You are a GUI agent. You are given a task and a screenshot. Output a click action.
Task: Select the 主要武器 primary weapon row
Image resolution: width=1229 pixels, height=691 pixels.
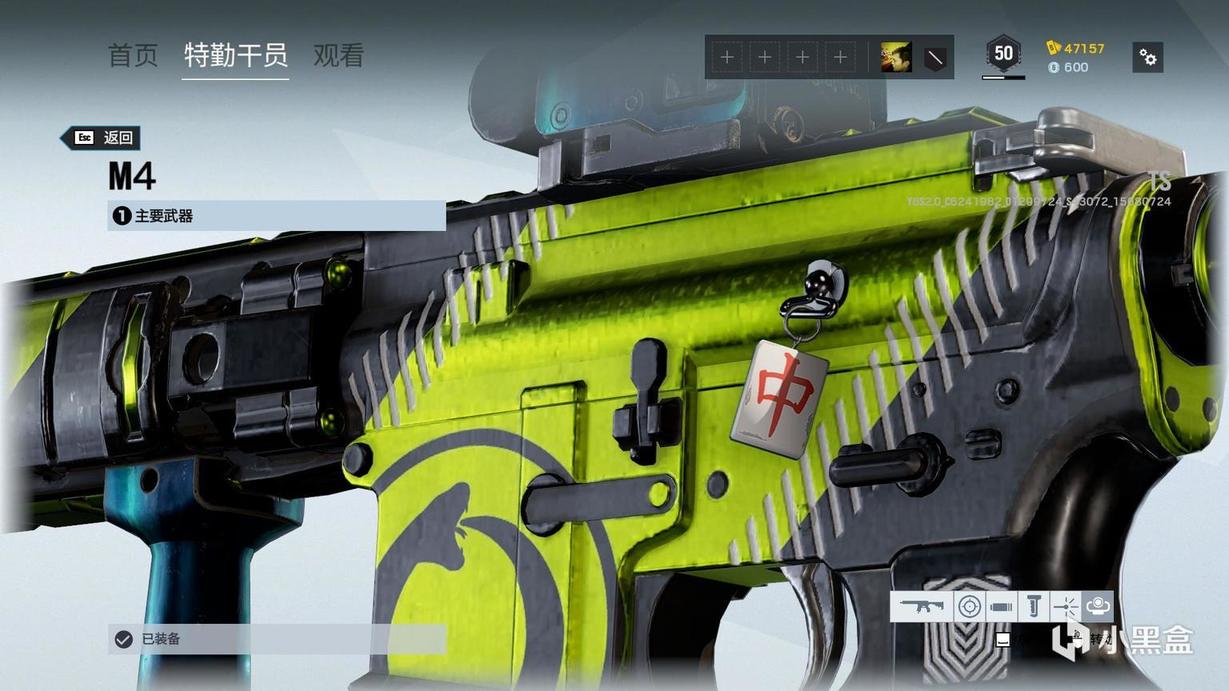pos(276,215)
